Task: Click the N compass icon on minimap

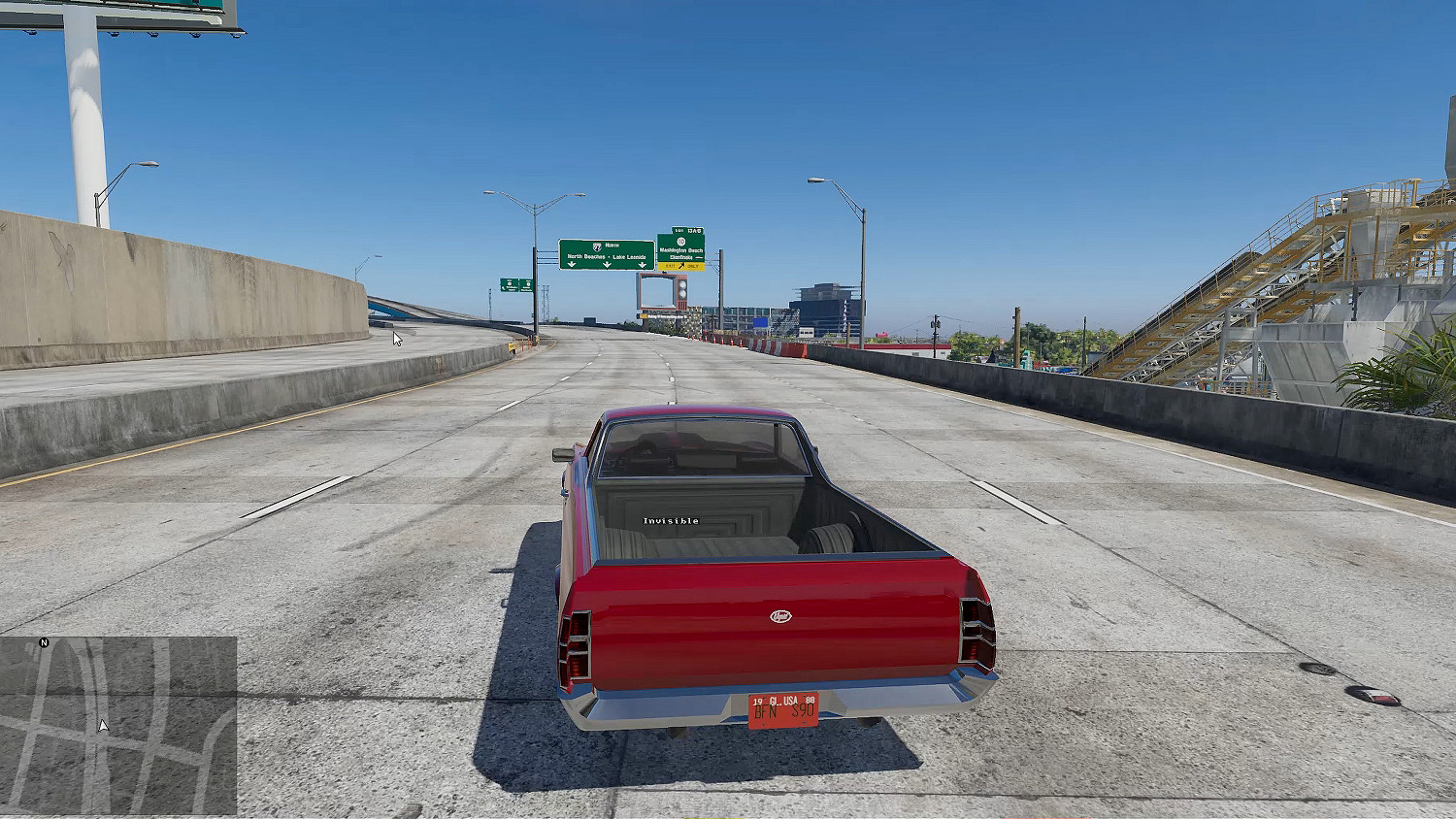Action: click(x=43, y=643)
